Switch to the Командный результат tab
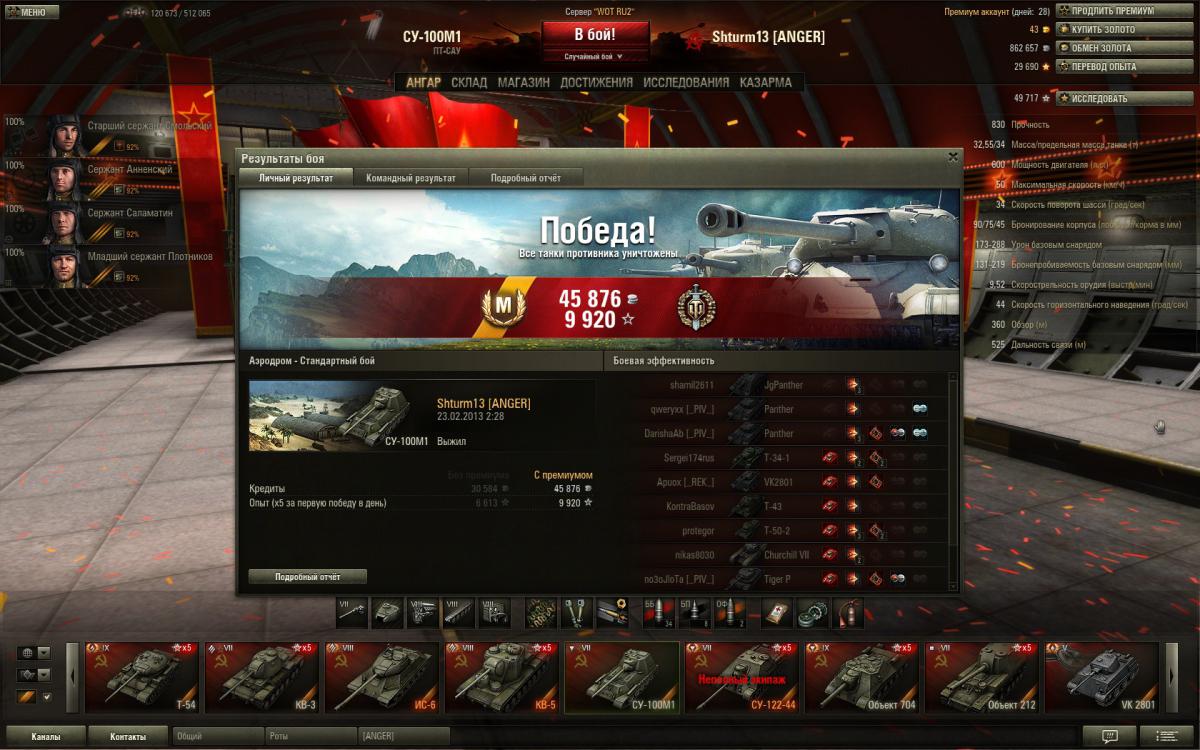 coord(410,178)
